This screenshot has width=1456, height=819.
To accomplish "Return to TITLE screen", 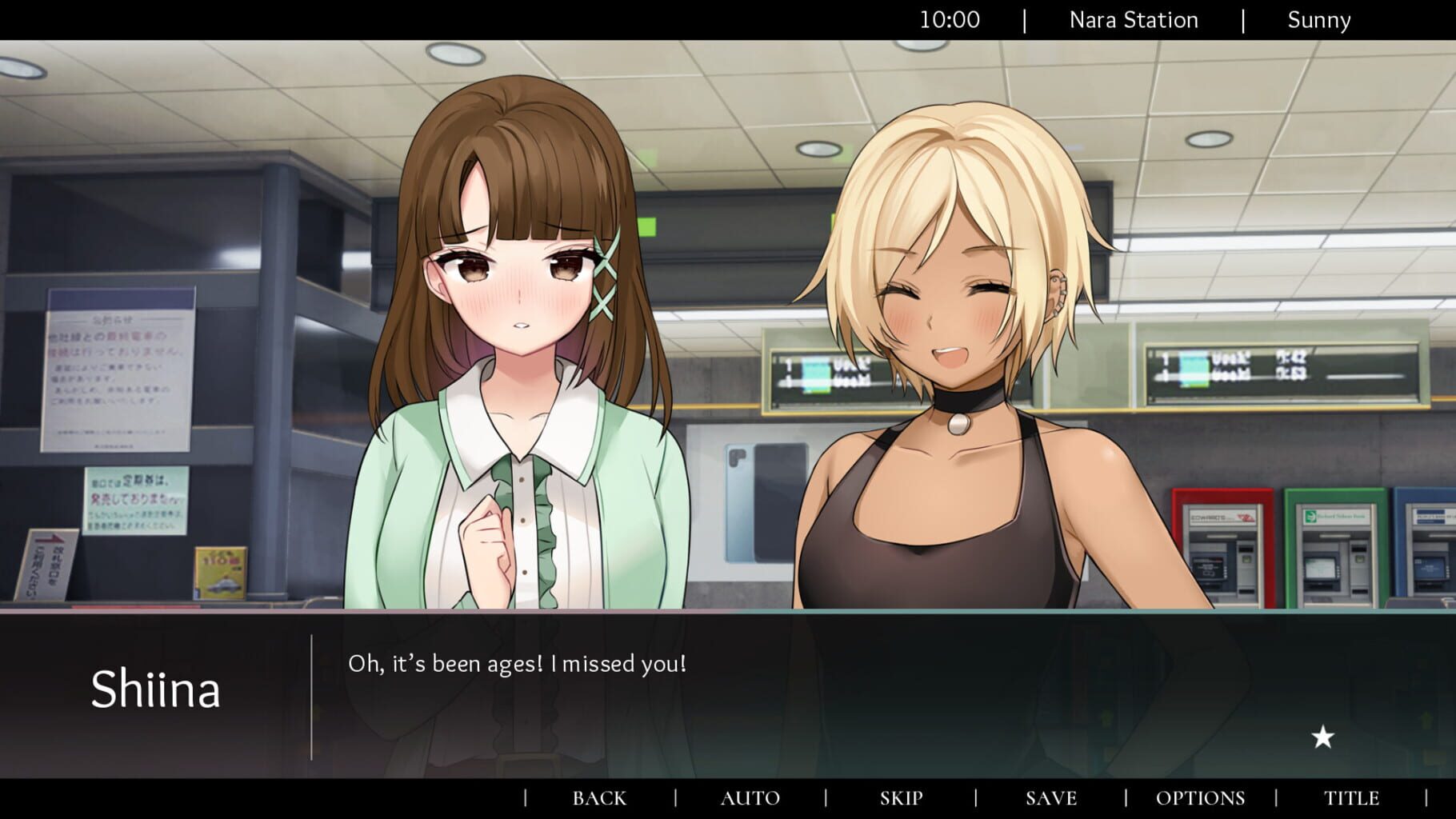I will pyautogui.click(x=1351, y=797).
